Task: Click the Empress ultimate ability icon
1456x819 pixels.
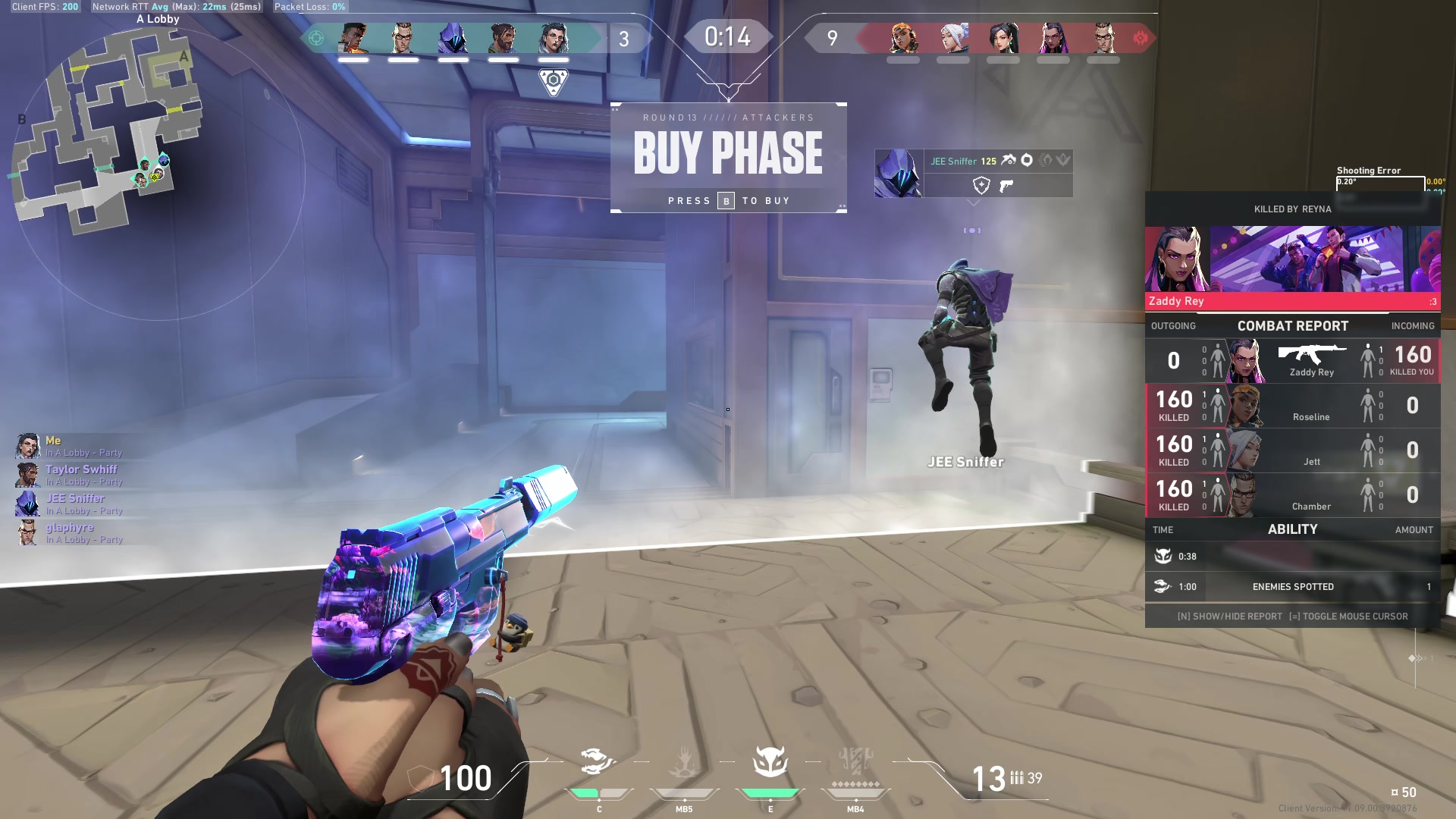Action: click(x=856, y=761)
